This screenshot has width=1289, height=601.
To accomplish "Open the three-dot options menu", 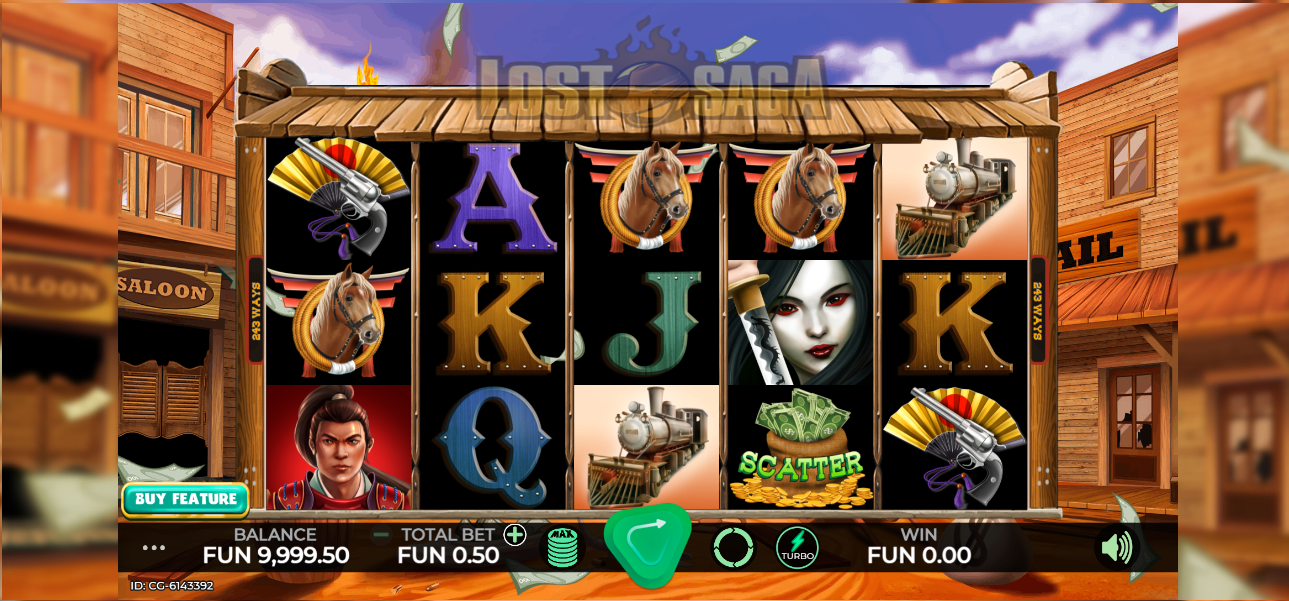I will (x=154, y=548).
